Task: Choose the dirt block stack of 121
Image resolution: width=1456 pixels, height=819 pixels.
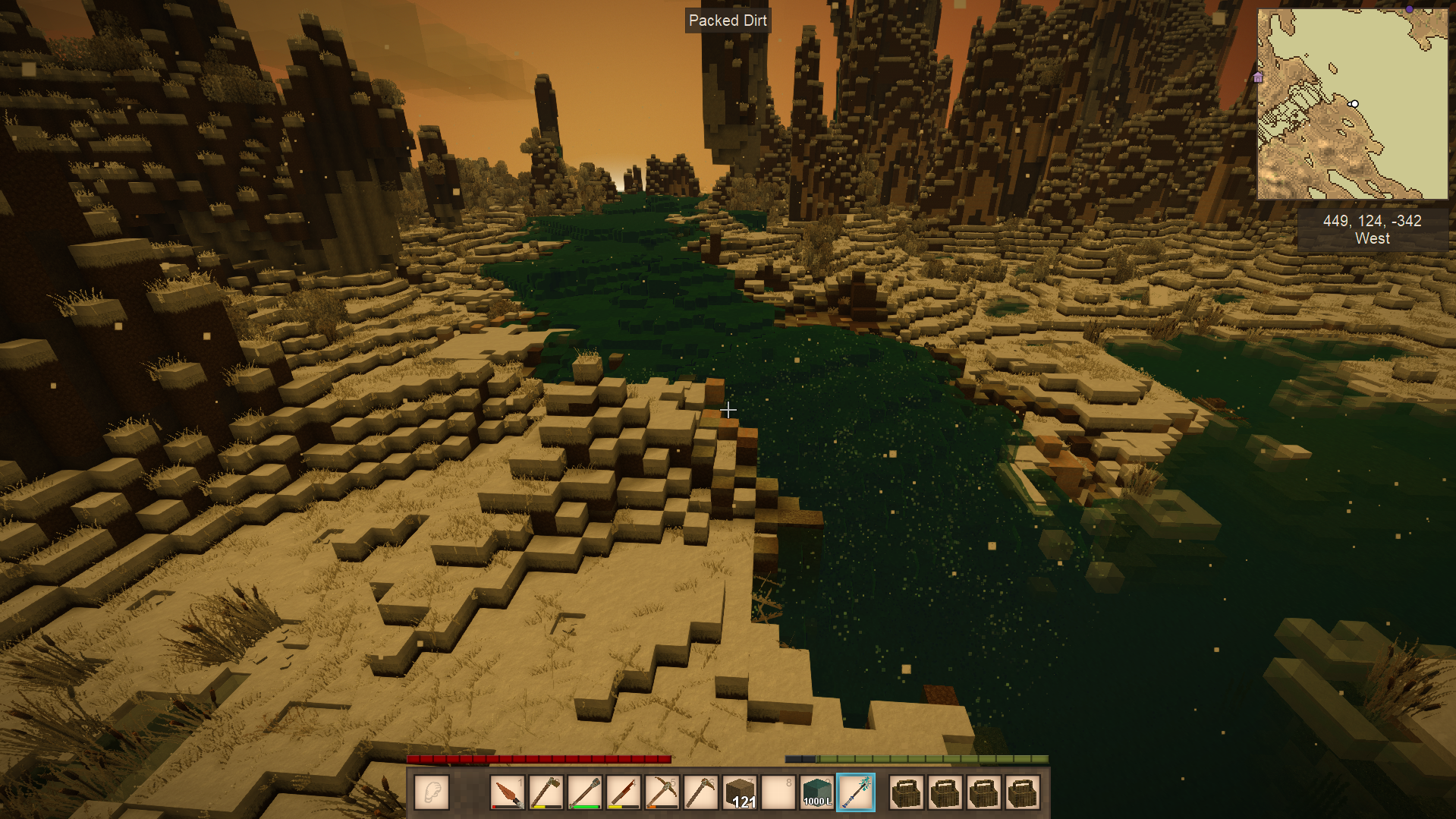Action: click(740, 793)
